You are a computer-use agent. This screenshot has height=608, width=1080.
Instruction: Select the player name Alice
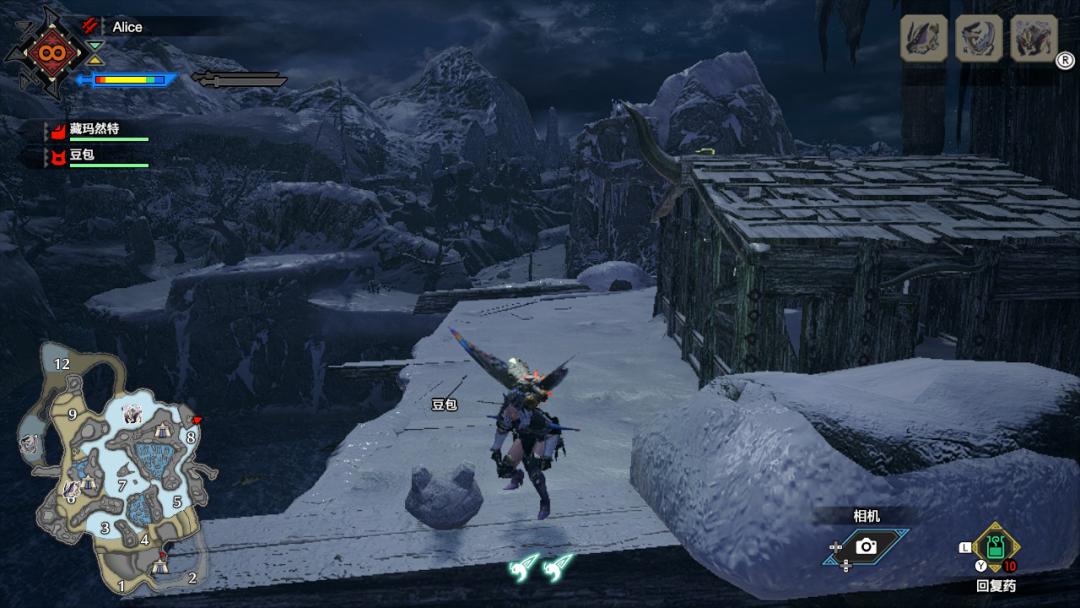[127, 27]
